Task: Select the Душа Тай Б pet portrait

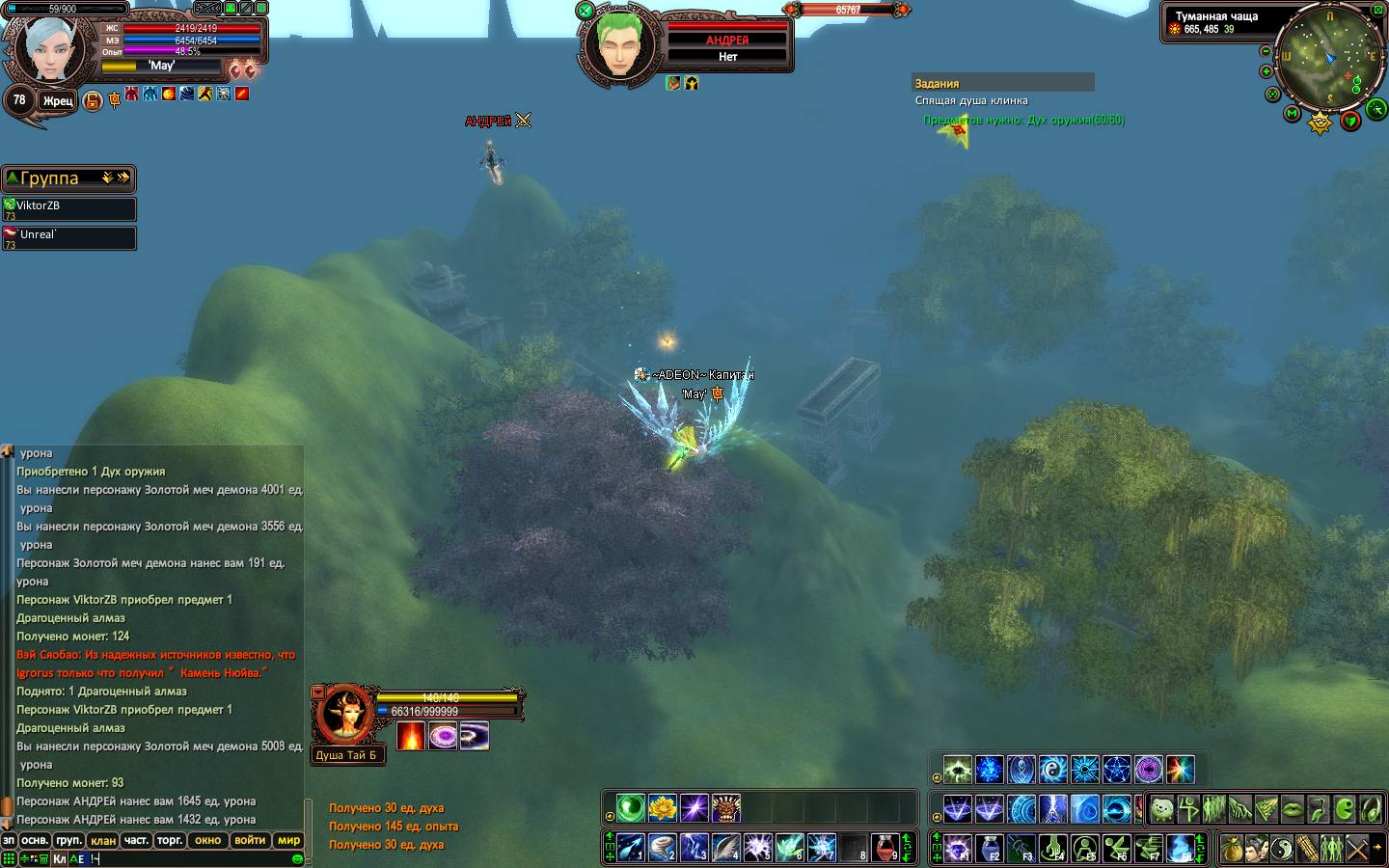Action: pos(343,714)
